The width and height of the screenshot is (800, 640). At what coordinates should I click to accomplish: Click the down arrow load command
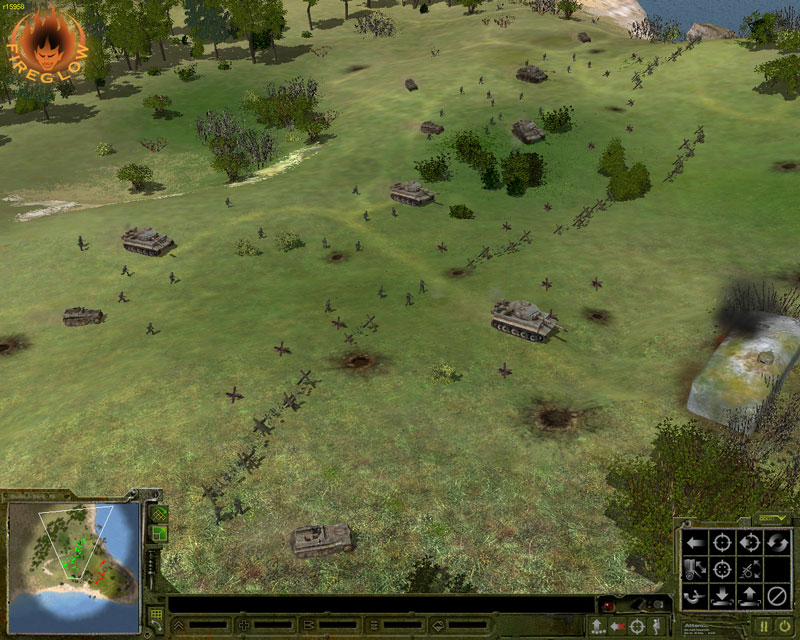tap(721, 597)
